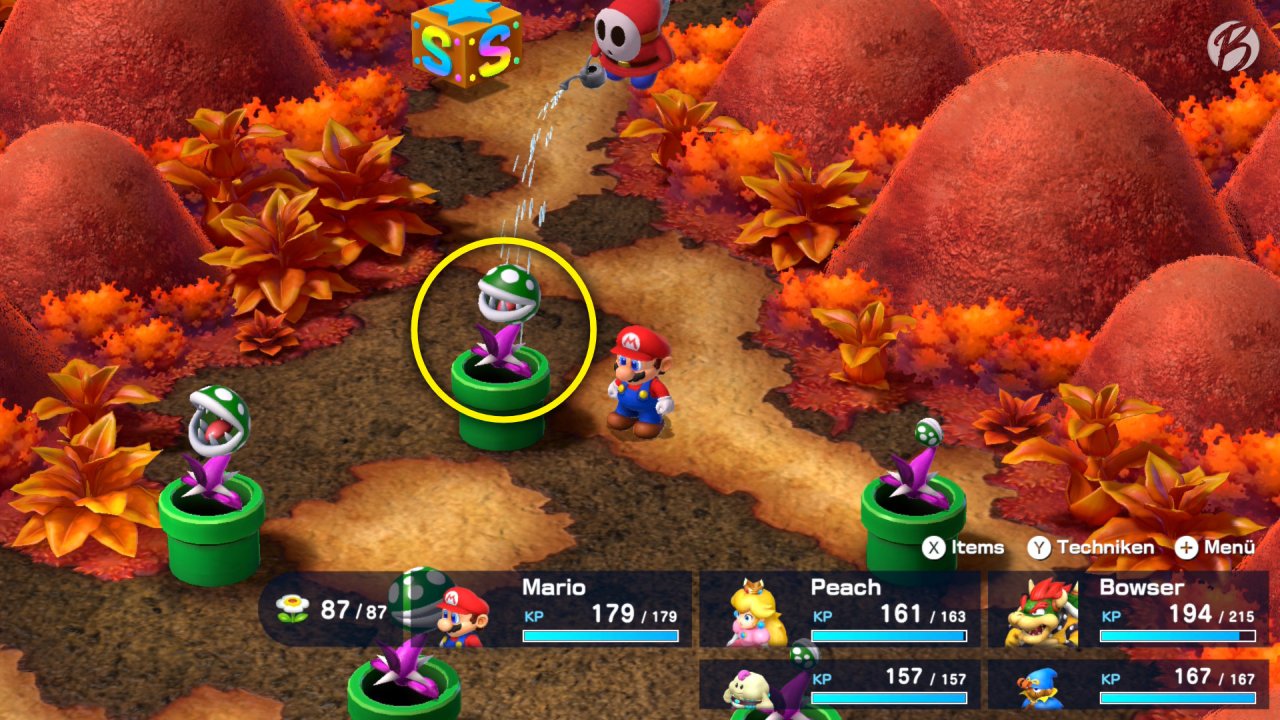Screen dimensions: 1280x720
Task: Open the Techniken menu
Action: [x=1091, y=547]
